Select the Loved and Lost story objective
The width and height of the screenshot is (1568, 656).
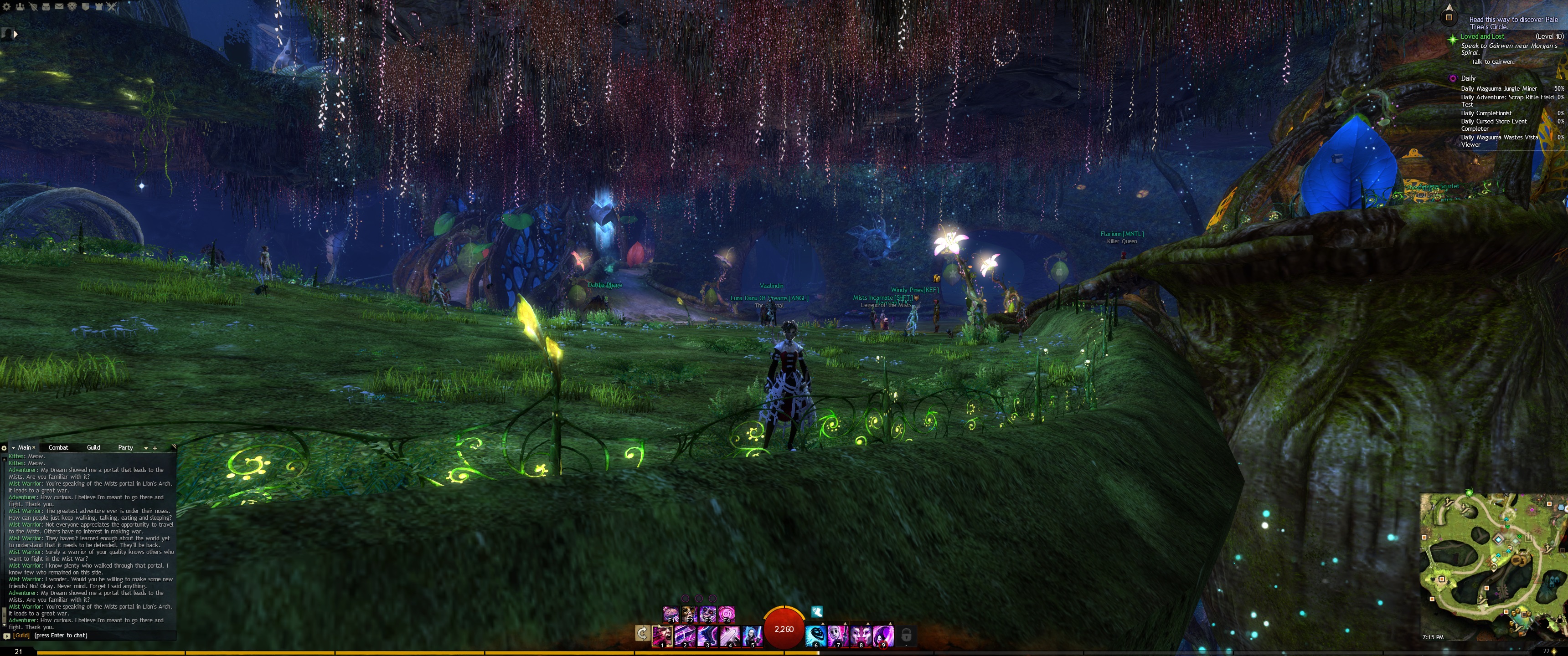1482,36
